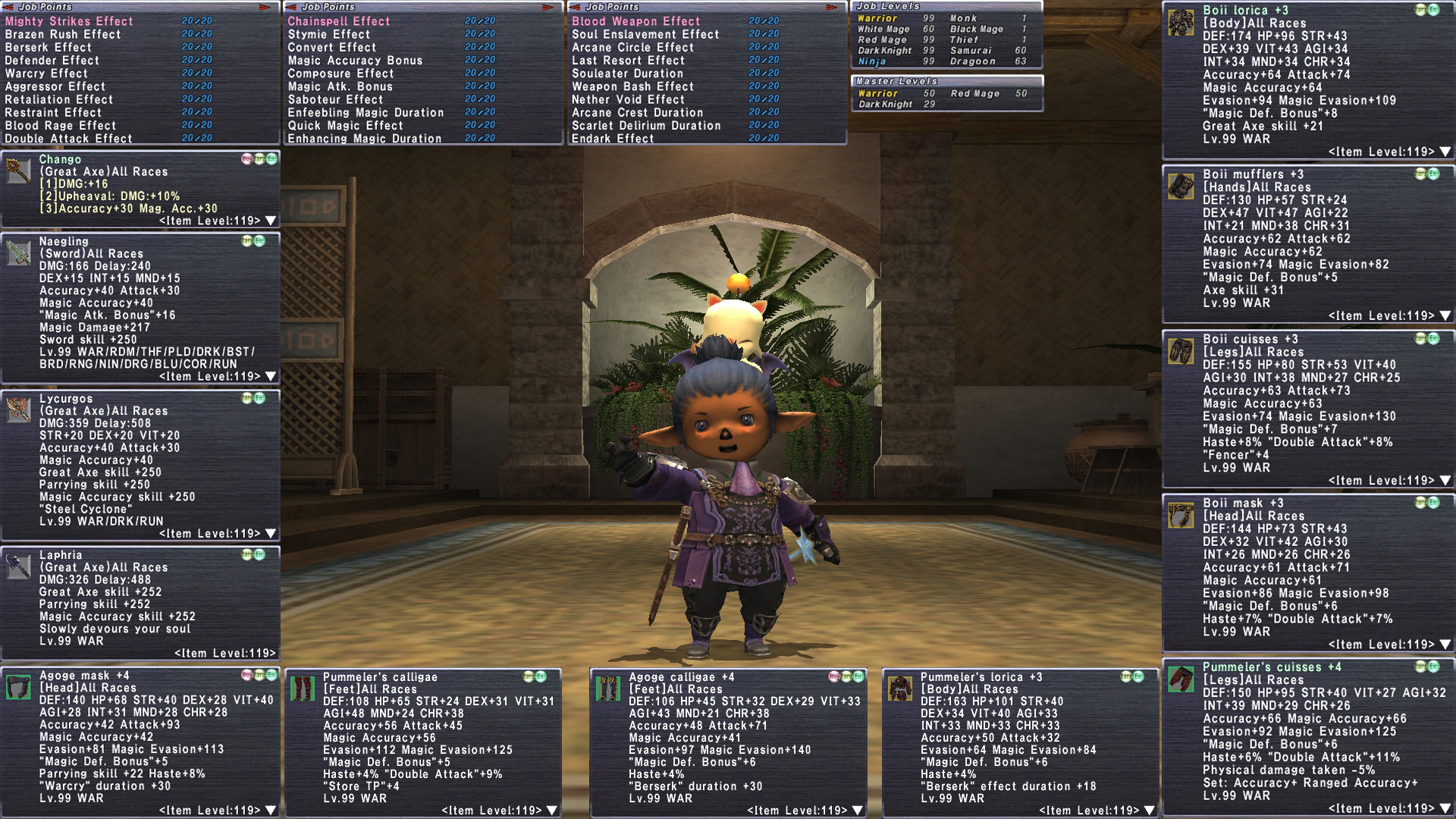
Task: Choose the Endark Effect row
Action: (x=612, y=139)
